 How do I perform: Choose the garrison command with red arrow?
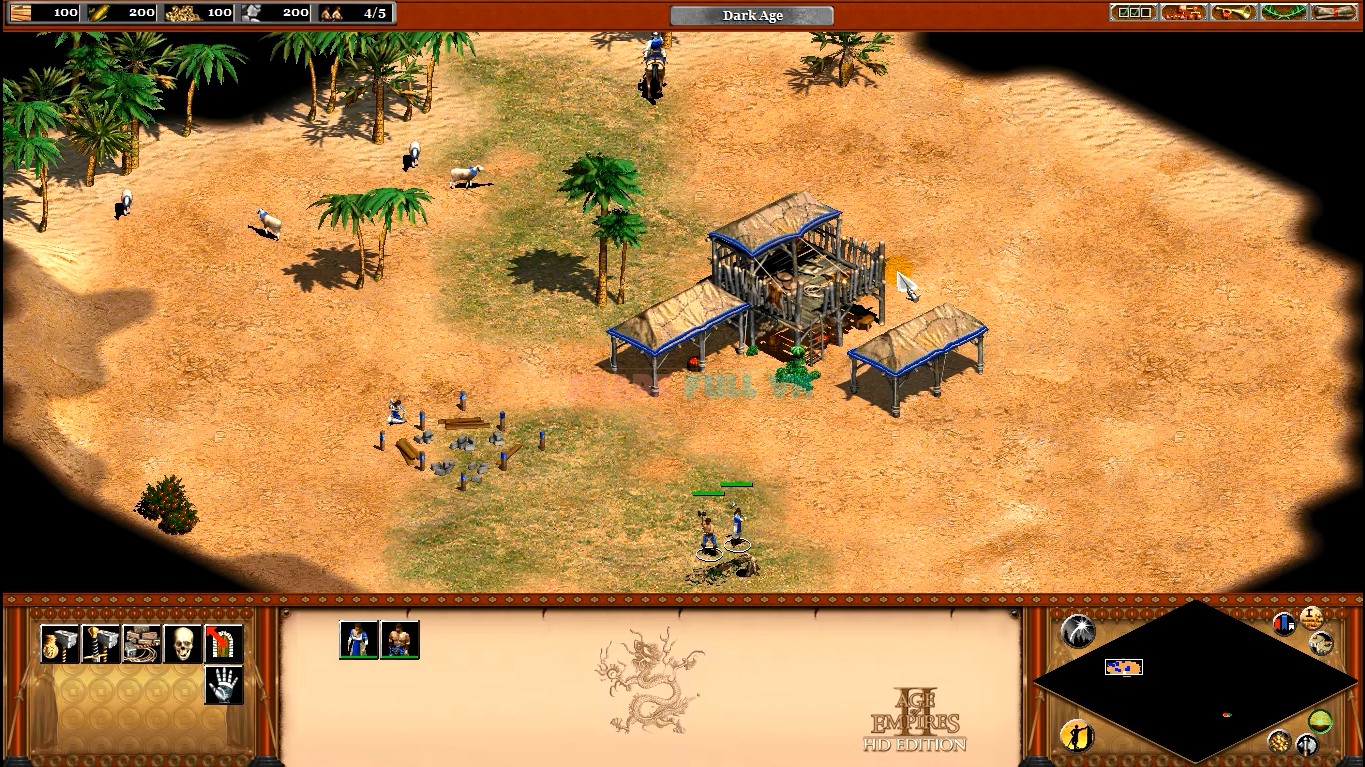pos(224,643)
